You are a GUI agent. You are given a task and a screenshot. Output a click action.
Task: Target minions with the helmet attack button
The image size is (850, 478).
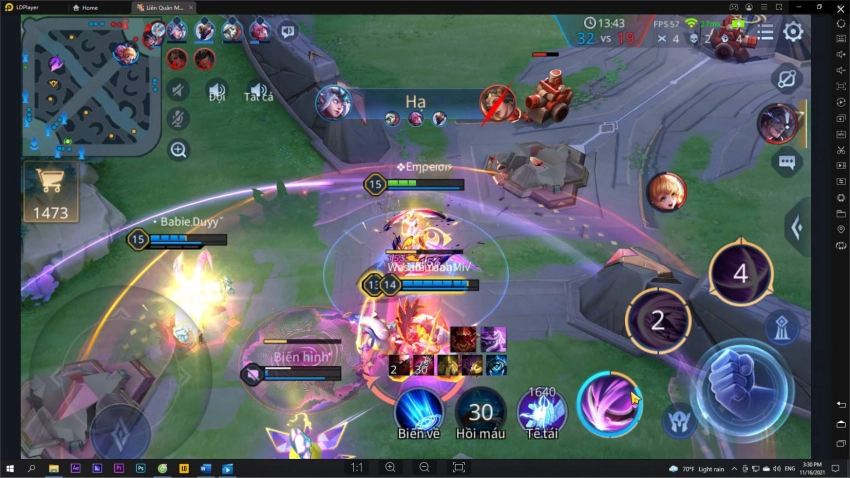tap(680, 420)
